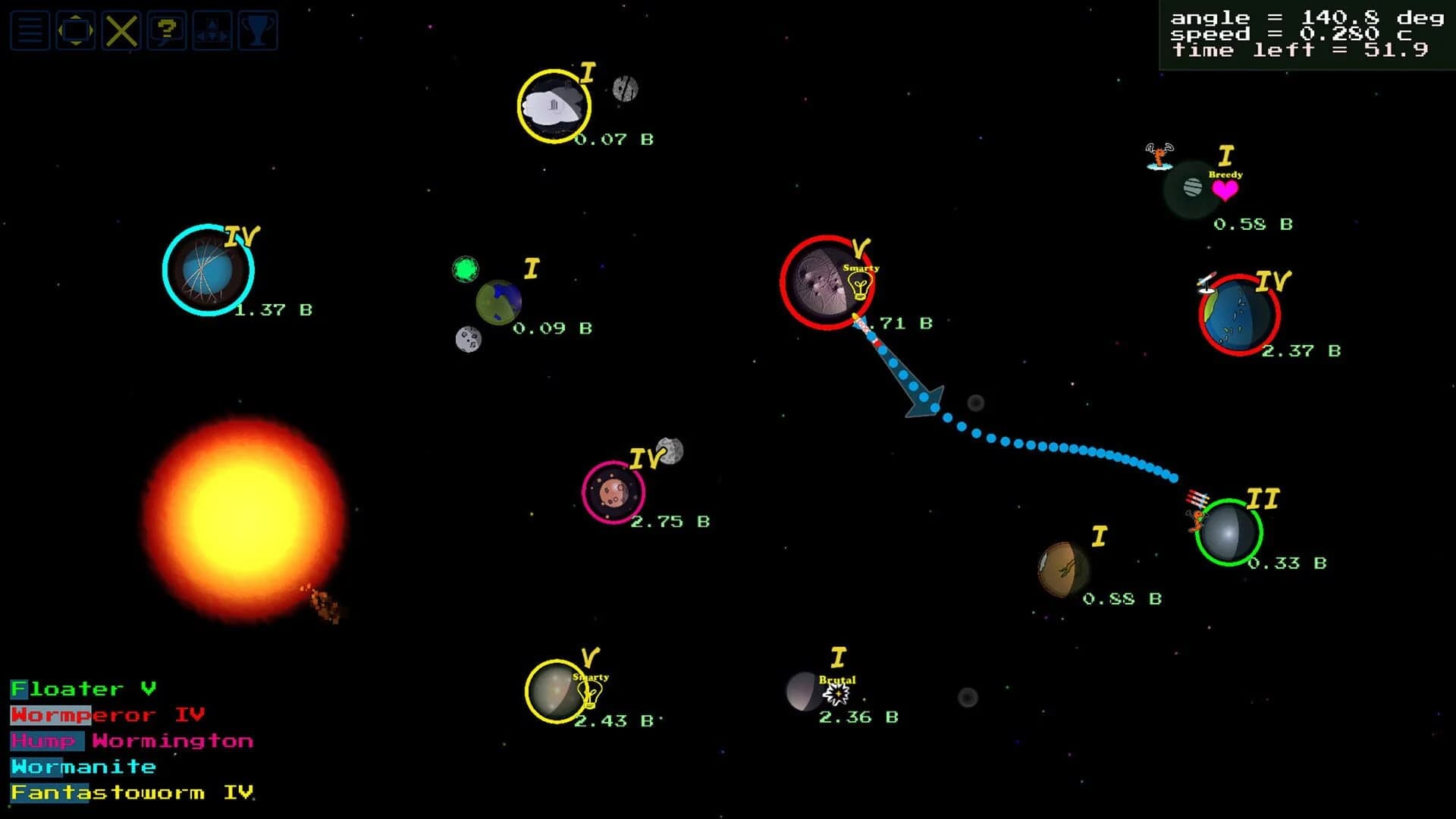This screenshot has height=819, width=1456.
Task: Click the cyan-circled planet worth 1.37 B
Action: [206, 269]
